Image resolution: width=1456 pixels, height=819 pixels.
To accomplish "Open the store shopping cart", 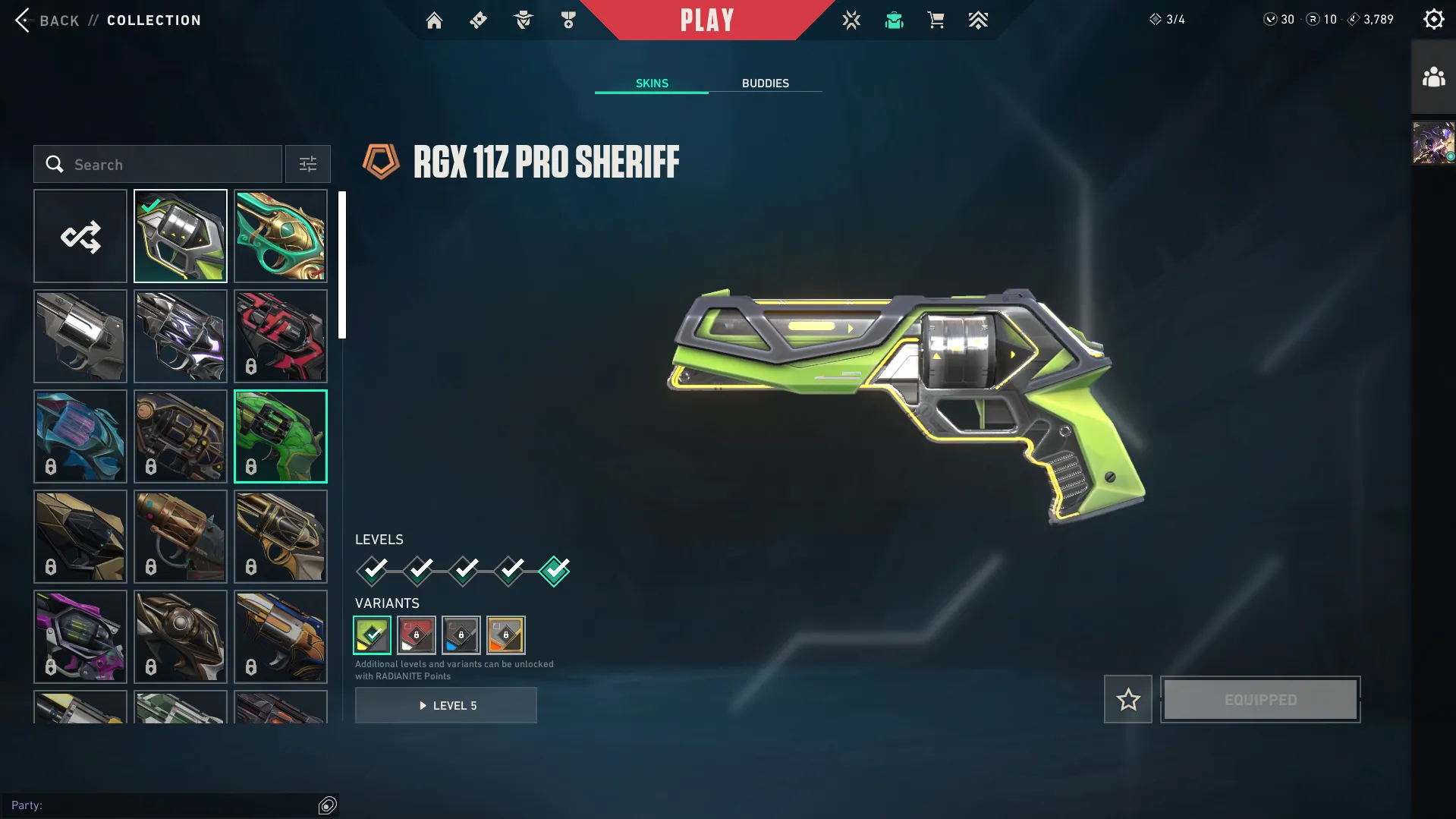I will pos(936,20).
